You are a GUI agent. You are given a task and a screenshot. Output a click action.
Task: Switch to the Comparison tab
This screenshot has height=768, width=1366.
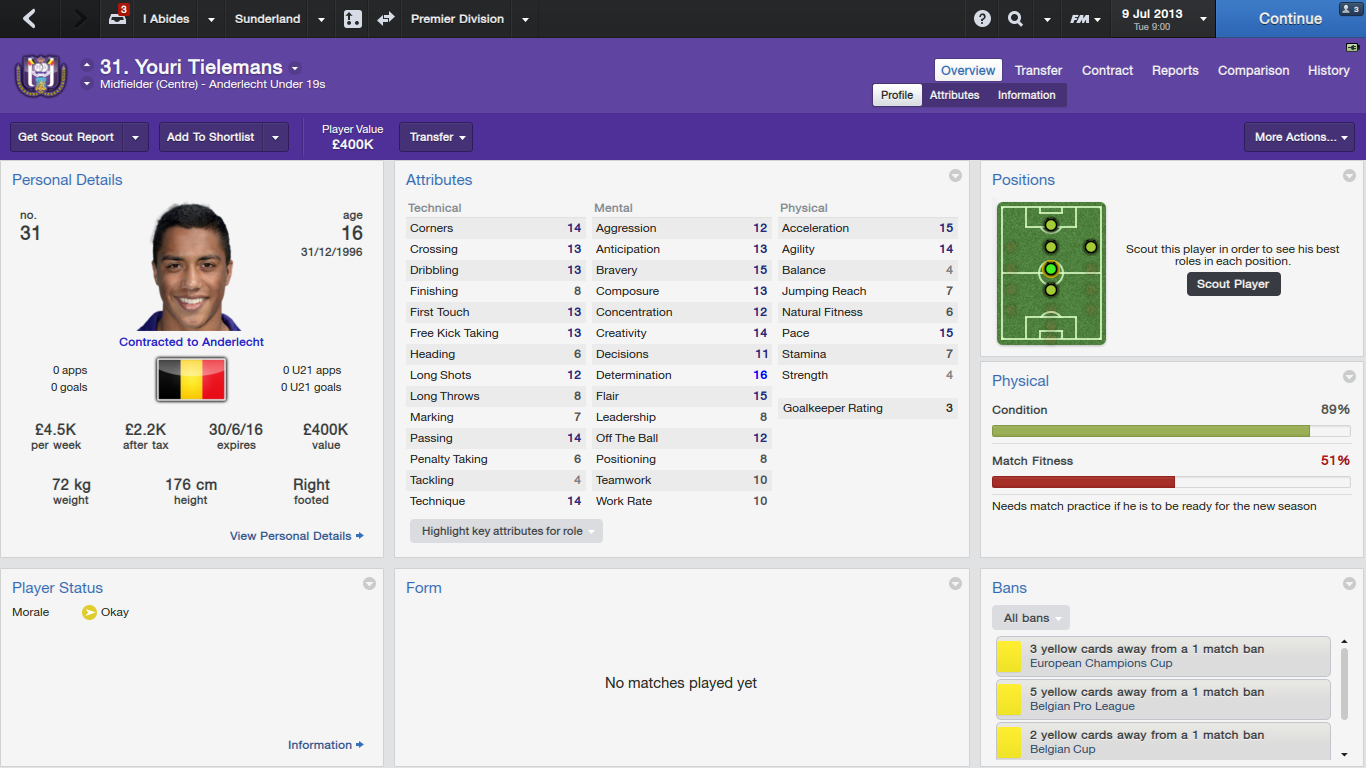pos(1253,70)
